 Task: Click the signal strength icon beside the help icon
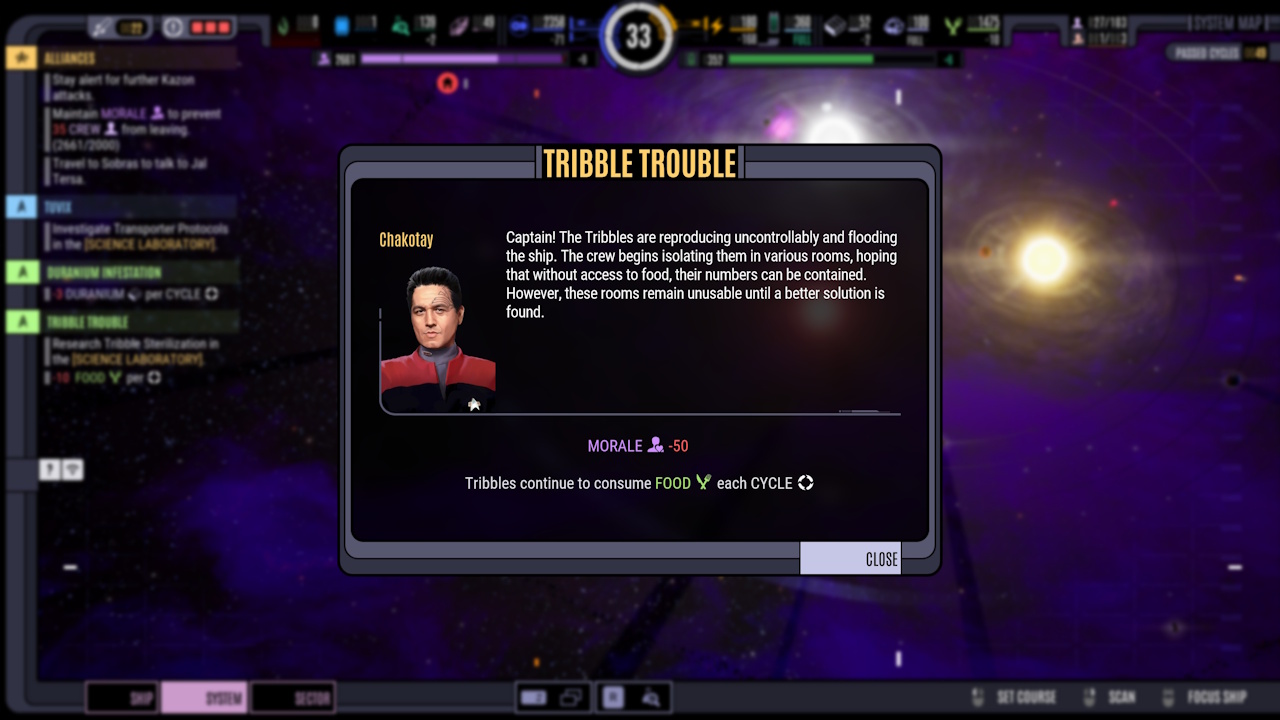74,469
